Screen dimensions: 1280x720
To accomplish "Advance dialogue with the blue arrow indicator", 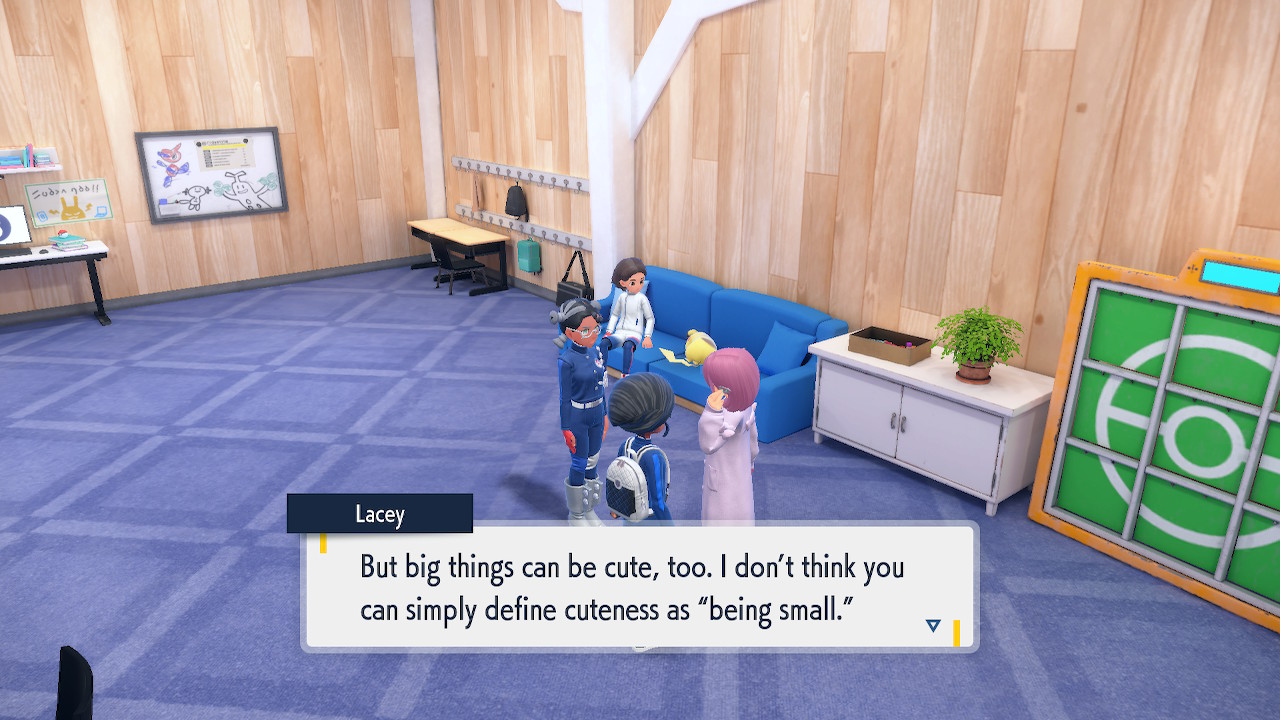I will [933, 626].
